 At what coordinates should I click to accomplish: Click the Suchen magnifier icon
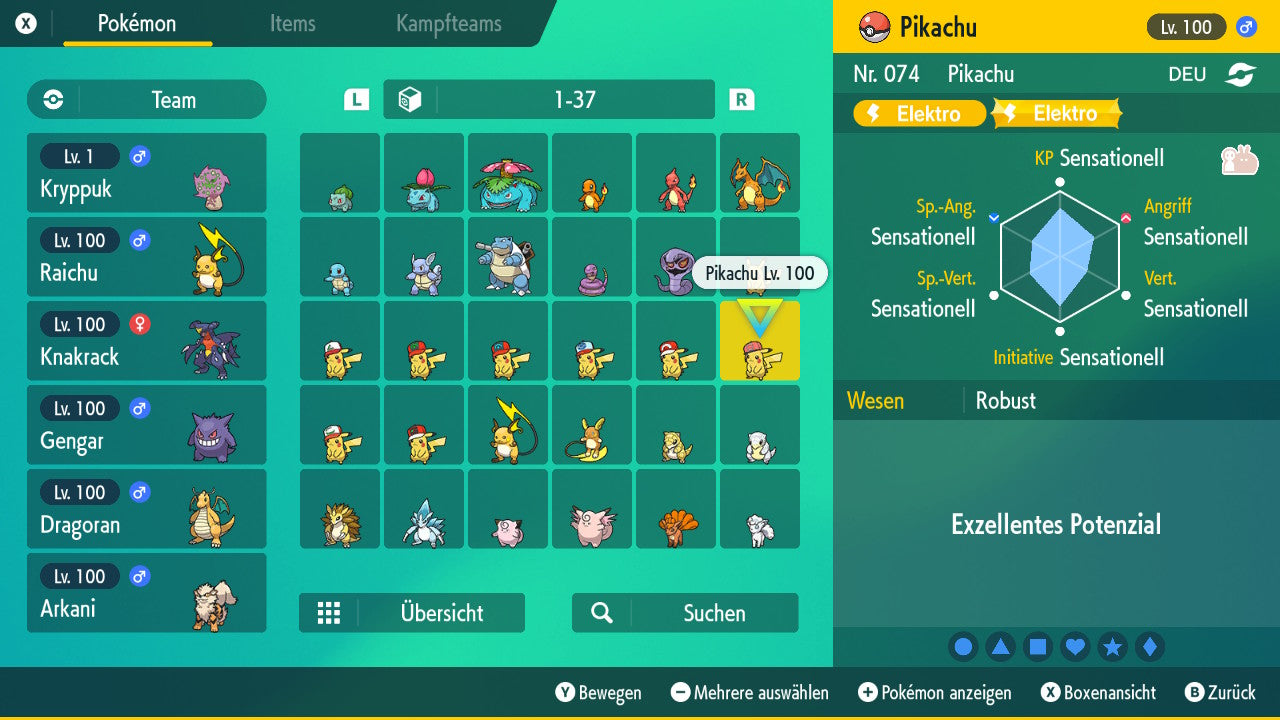click(x=600, y=612)
